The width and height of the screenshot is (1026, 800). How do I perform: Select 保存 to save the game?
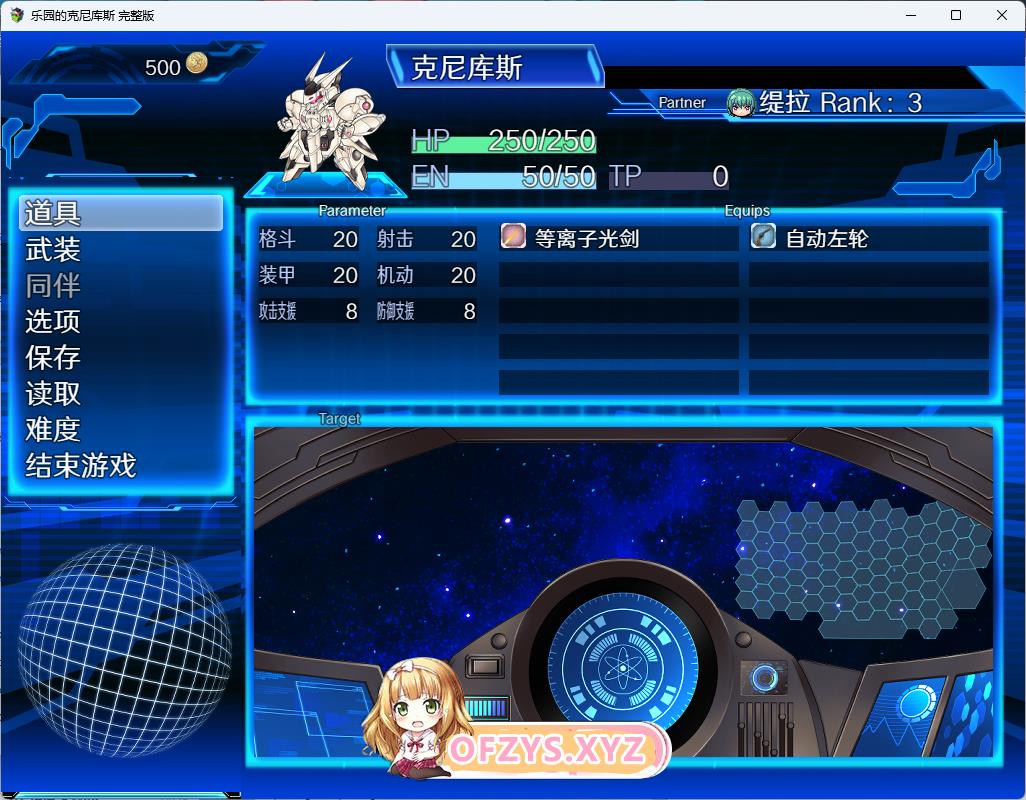(x=54, y=358)
